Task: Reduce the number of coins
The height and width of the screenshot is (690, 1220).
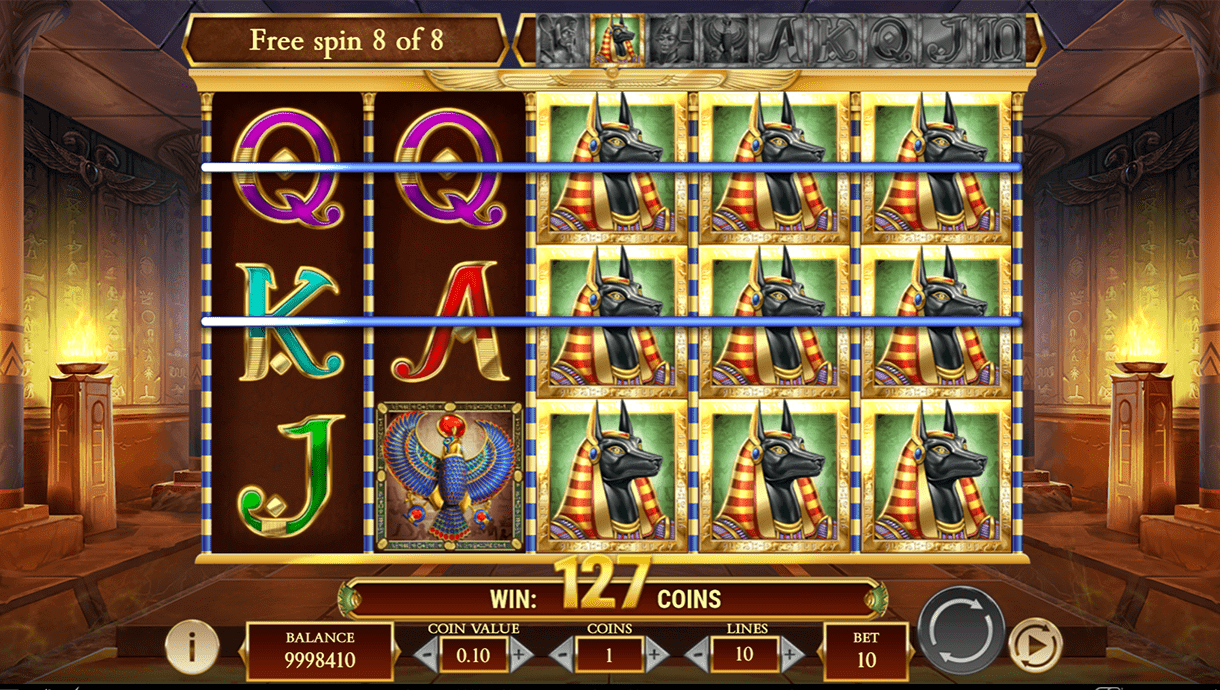Action: pyautogui.click(x=563, y=655)
